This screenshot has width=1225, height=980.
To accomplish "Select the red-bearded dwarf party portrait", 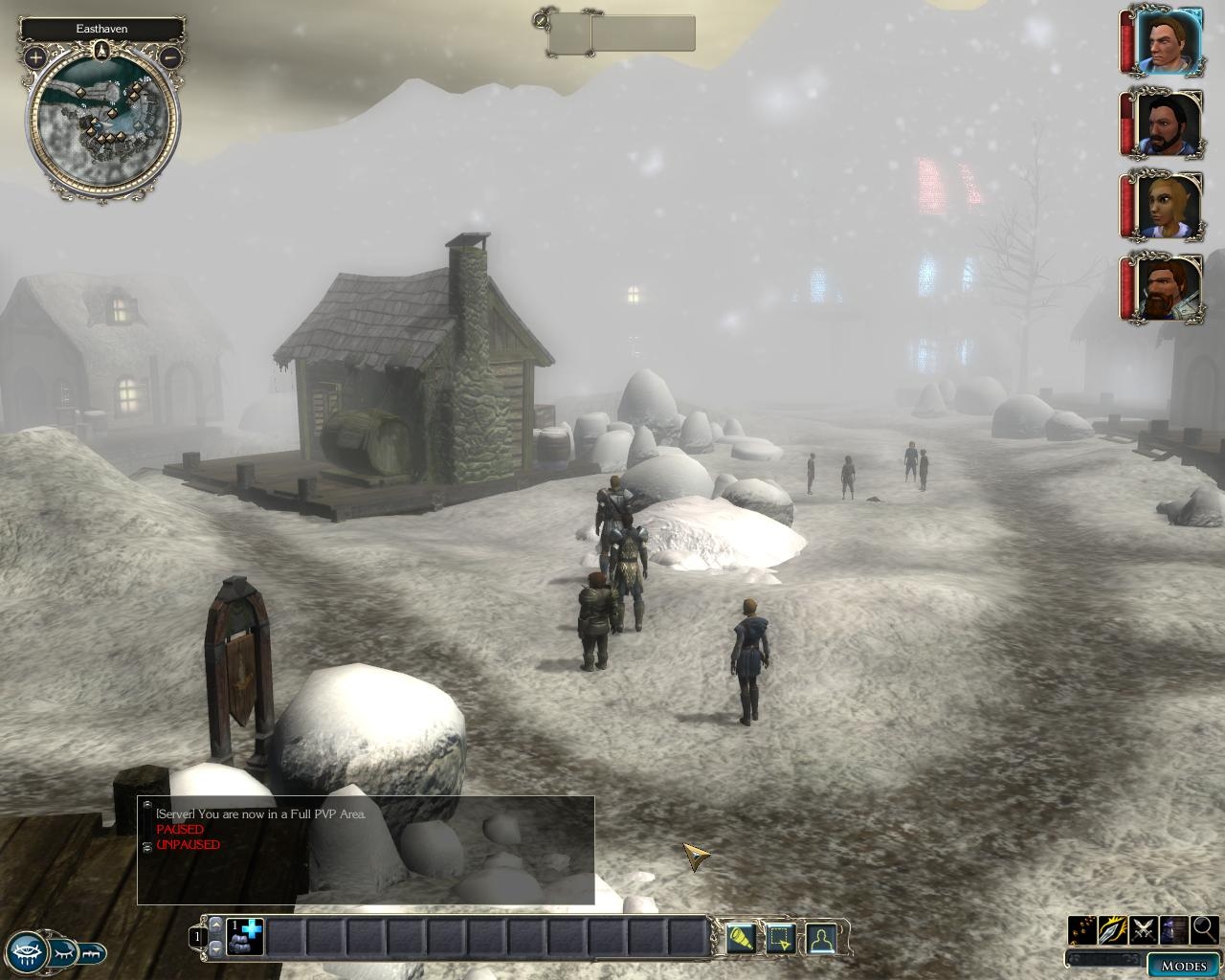I will (x=1168, y=289).
